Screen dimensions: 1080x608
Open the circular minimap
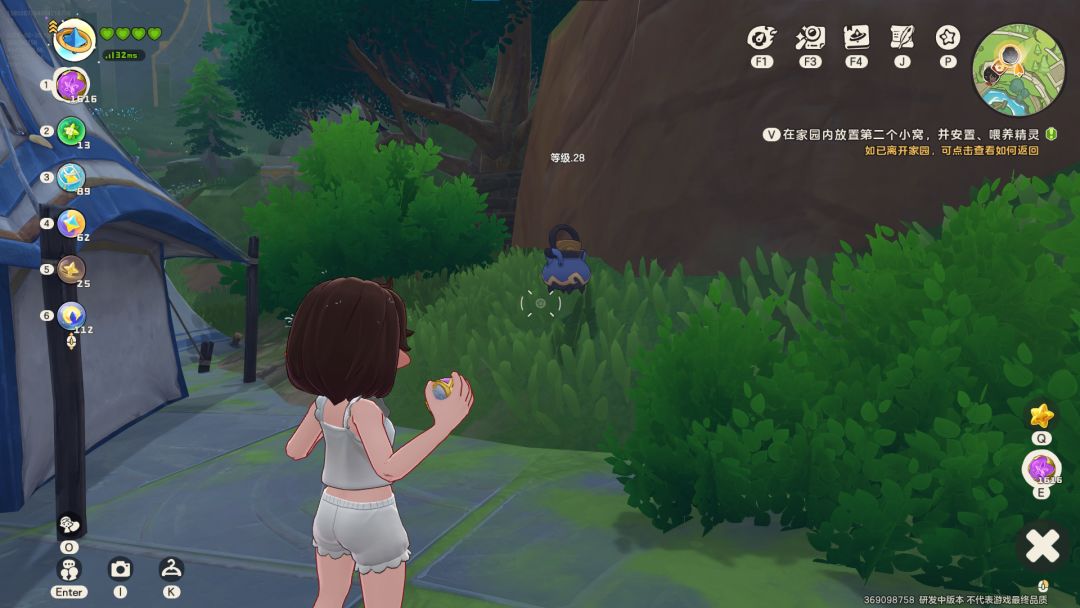coord(1018,70)
